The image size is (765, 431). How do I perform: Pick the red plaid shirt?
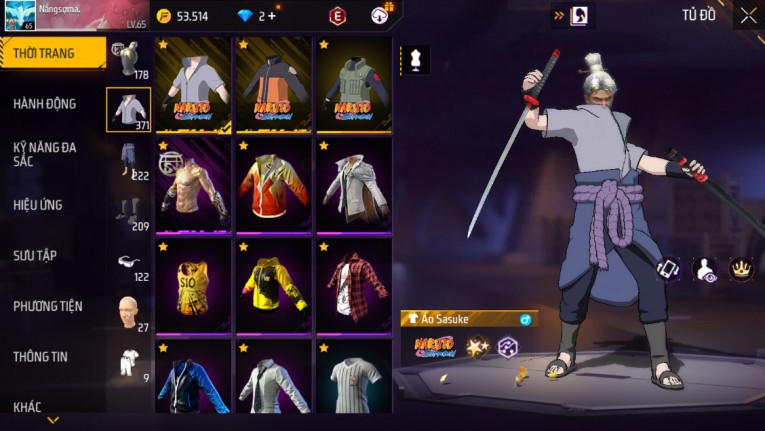point(353,287)
